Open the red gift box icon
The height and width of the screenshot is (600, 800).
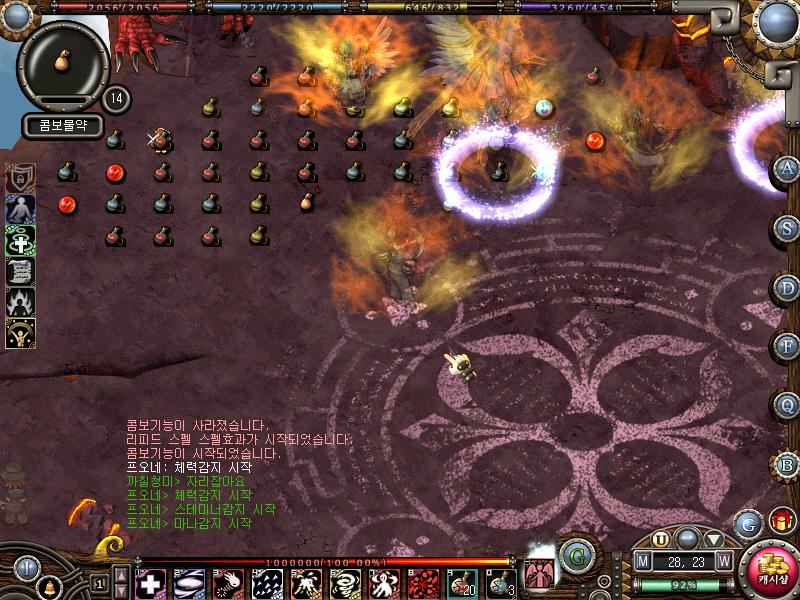pos(781,521)
